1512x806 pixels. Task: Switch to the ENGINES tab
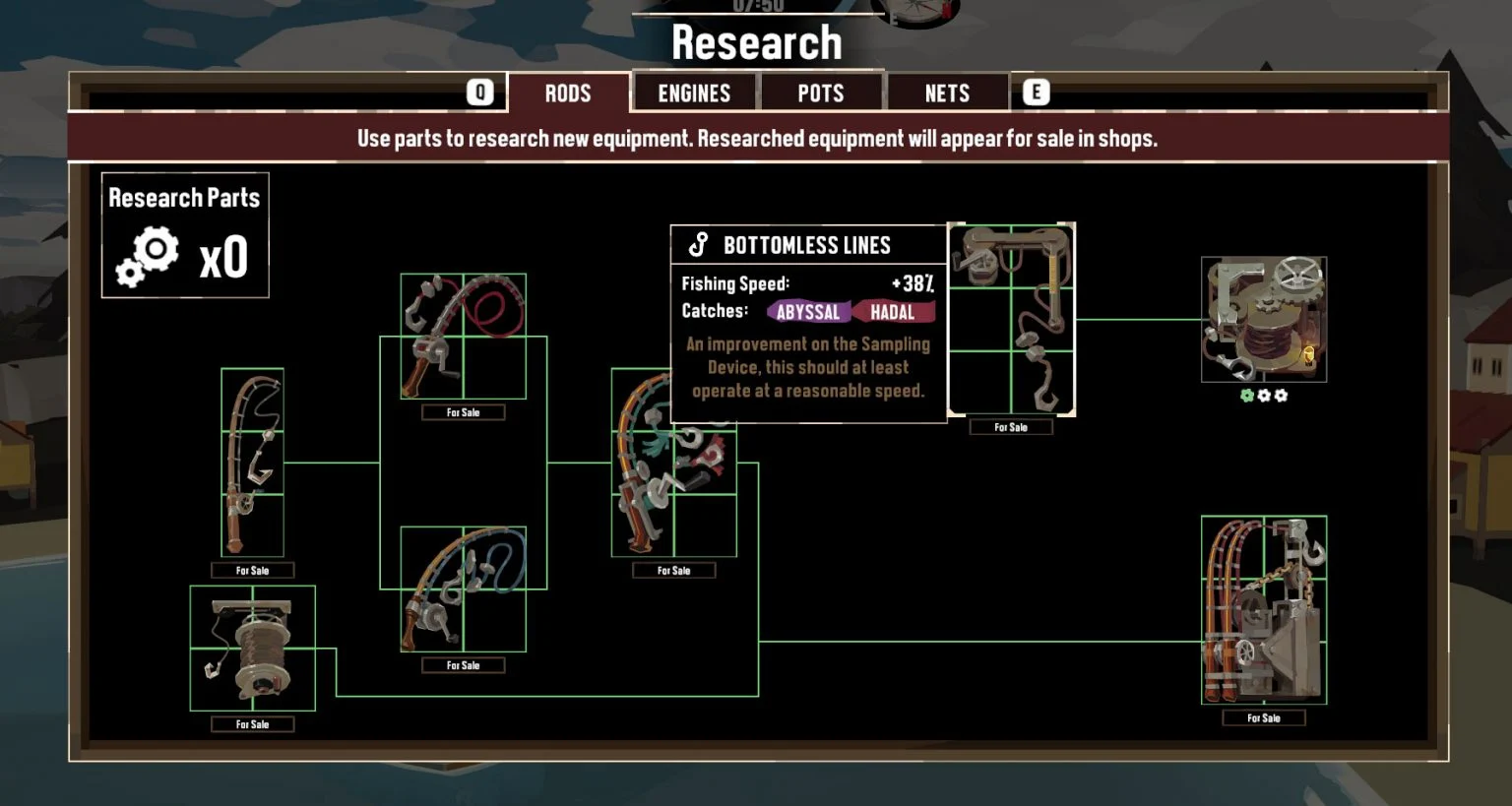[694, 92]
